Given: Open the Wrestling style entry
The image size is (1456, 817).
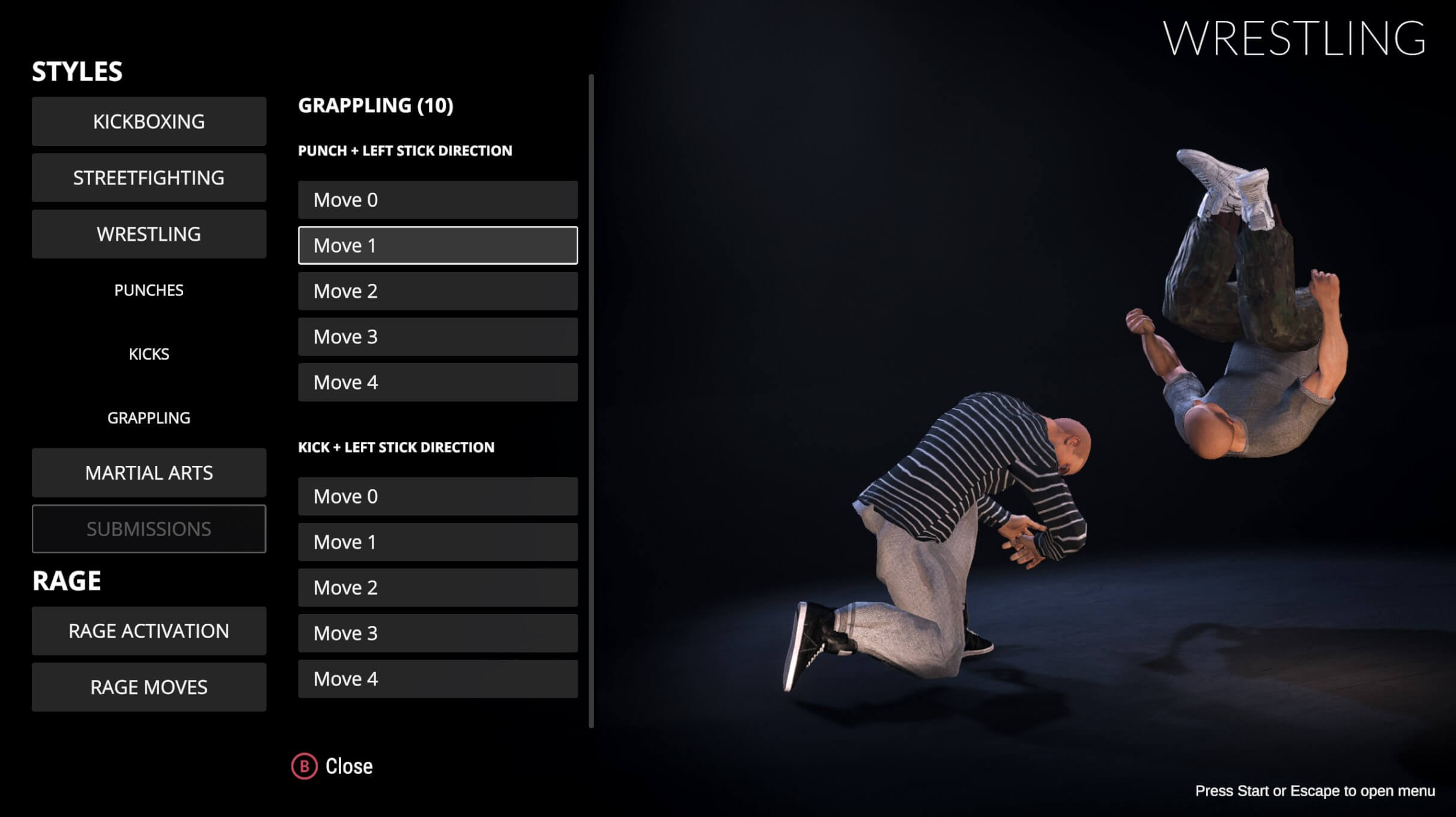Looking at the screenshot, I should (148, 234).
